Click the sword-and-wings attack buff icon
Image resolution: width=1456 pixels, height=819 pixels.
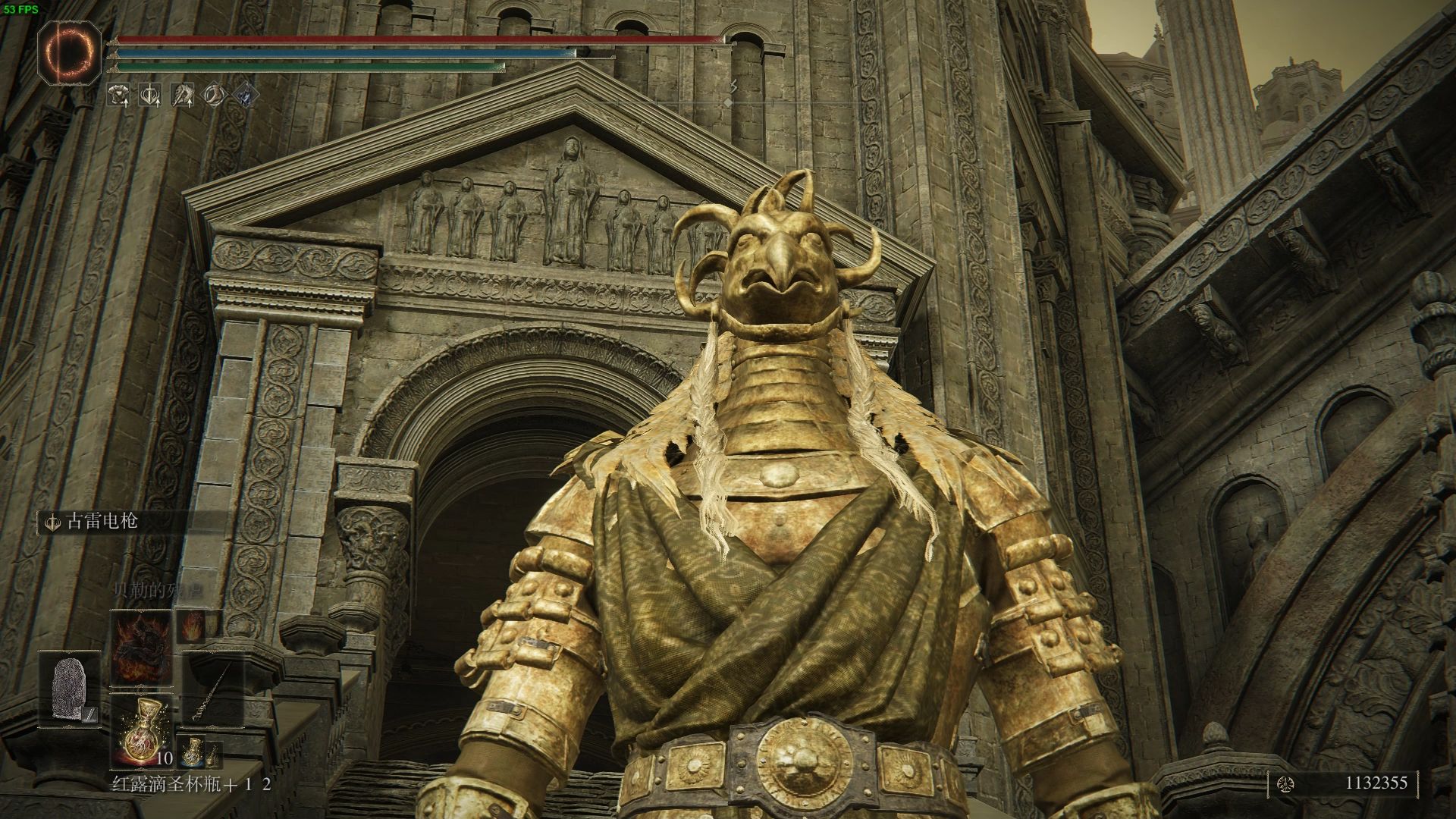150,95
